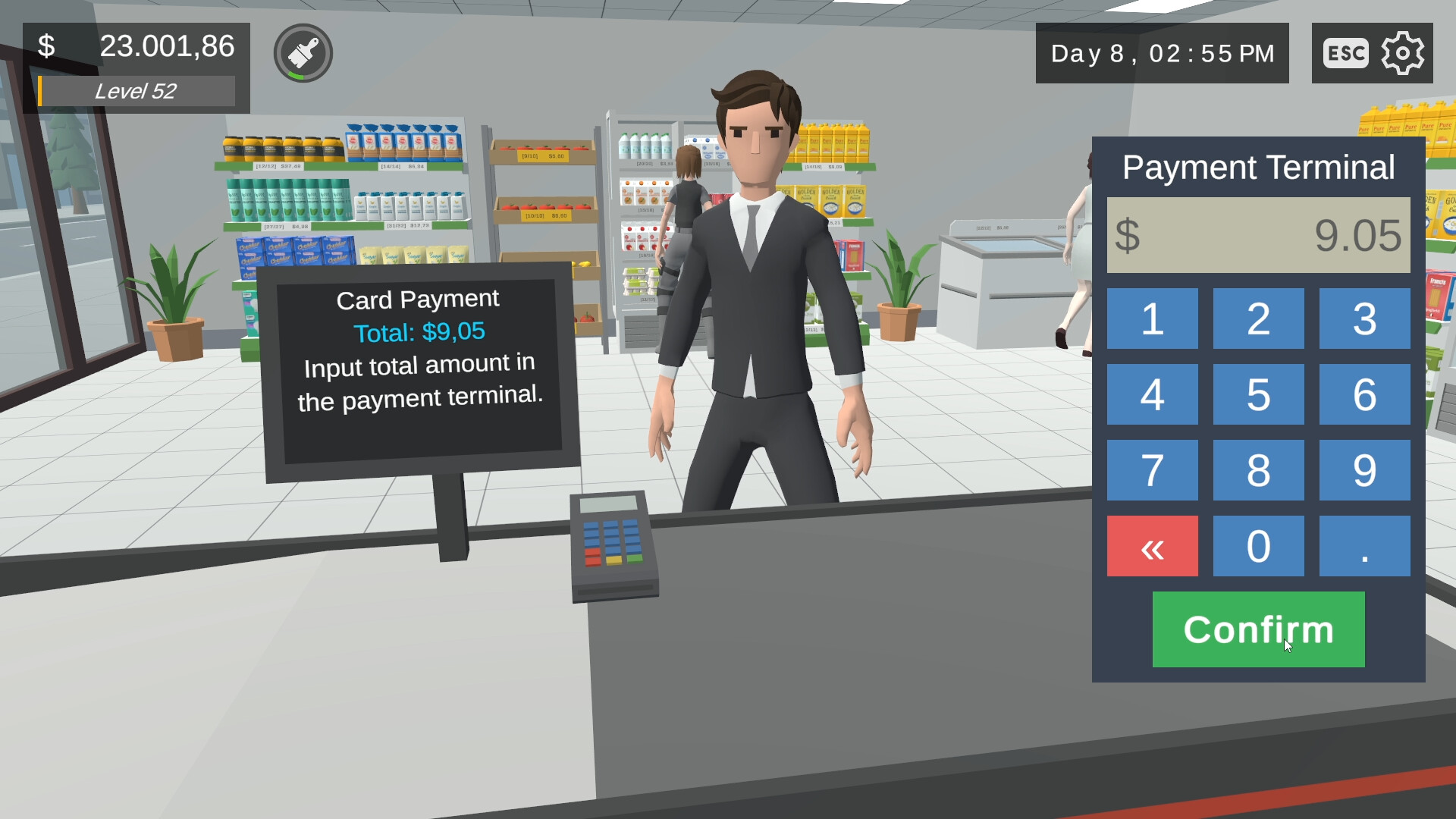Image resolution: width=1456 pixels, height=819 pixels.
Task: Click the ESC menu icon
Action: point(1345,52)
